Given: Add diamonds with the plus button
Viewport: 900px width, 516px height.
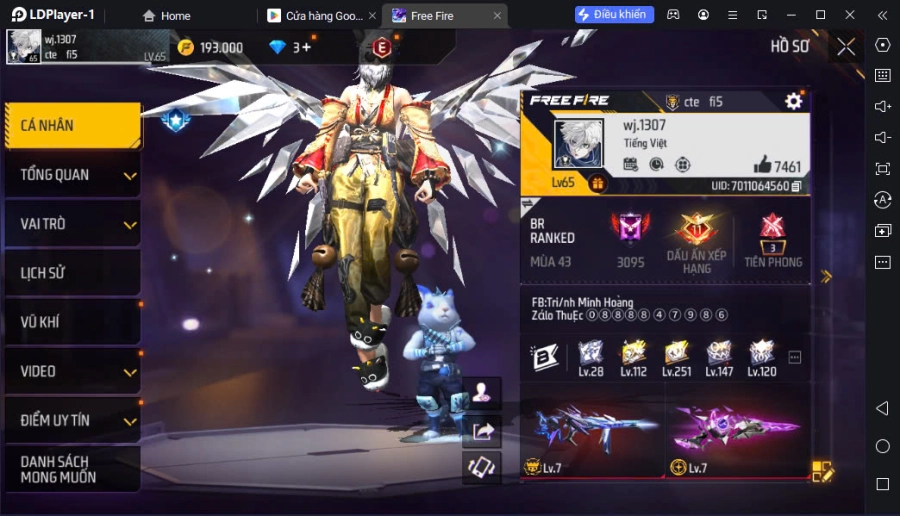Looking at the screenshot, I should (305, 47).
